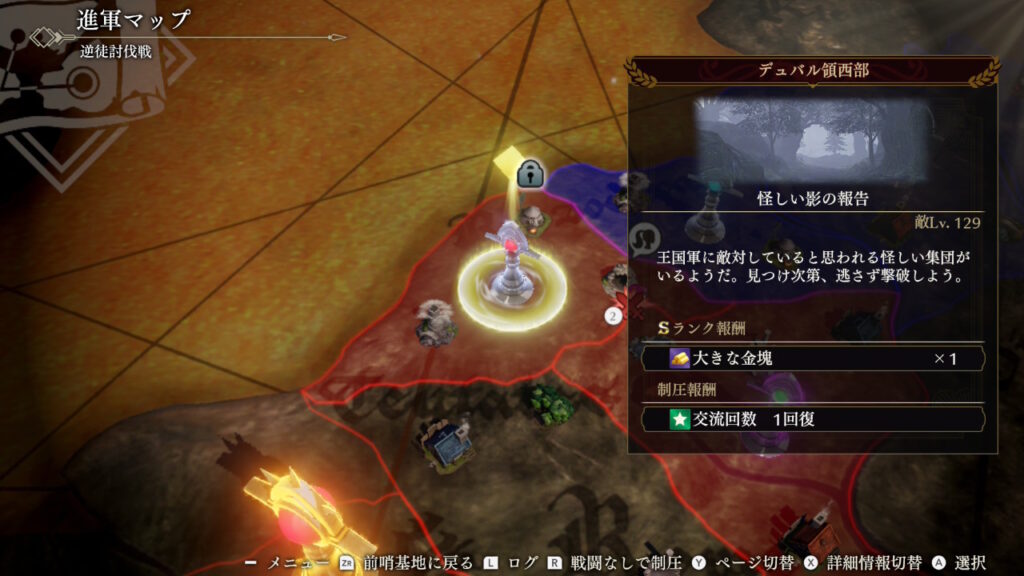This screenshot has height=576, width=1024.
Task: Select the speech bubble map marker
Action: (647, 237)
